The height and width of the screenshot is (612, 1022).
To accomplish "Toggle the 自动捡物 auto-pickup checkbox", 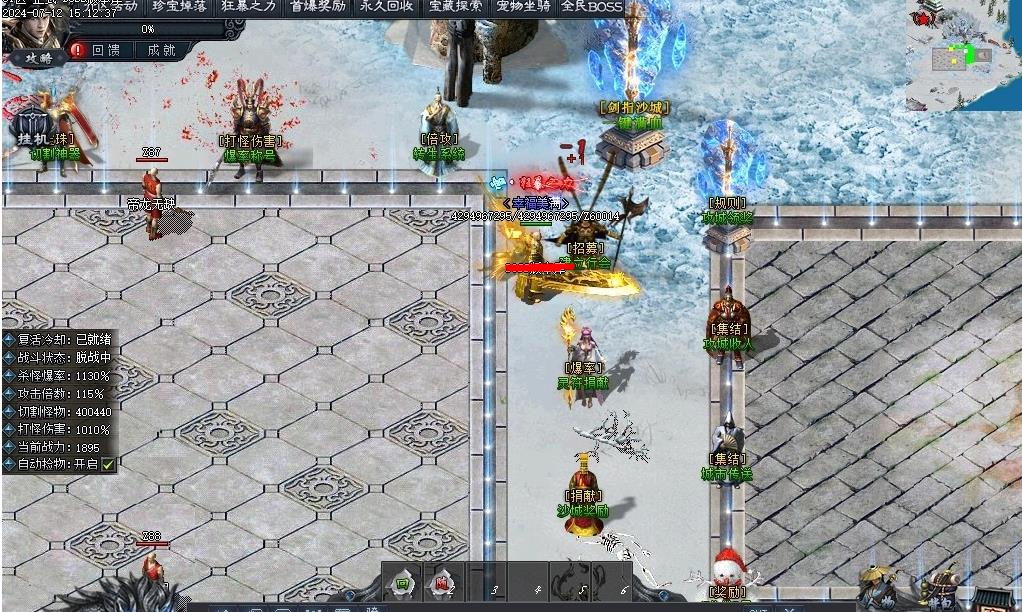I will (x=108, y=464).
